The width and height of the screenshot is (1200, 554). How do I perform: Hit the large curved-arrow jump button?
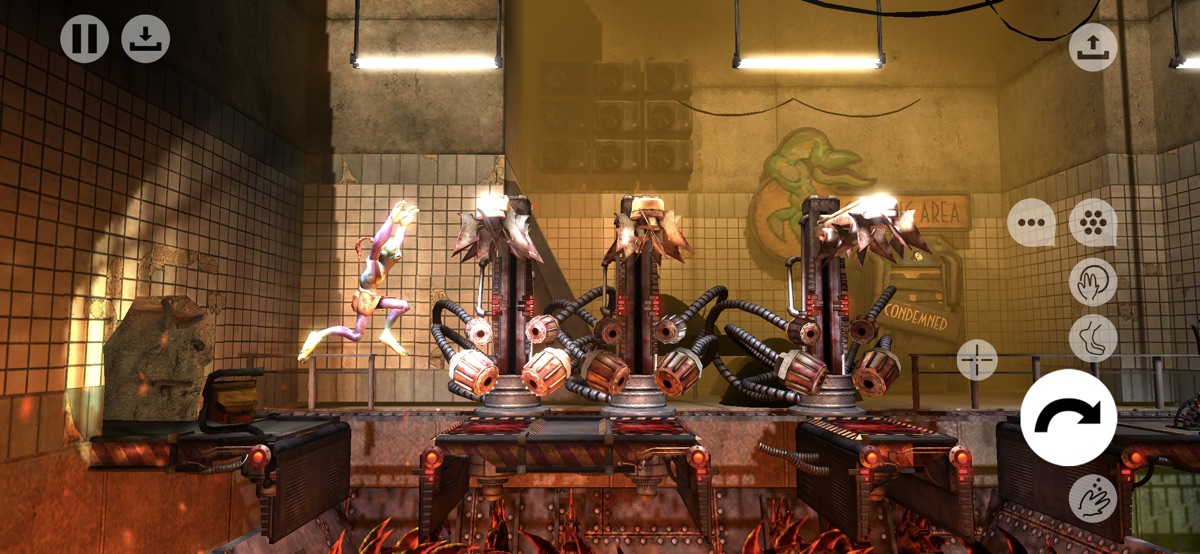pos(1069,417)
